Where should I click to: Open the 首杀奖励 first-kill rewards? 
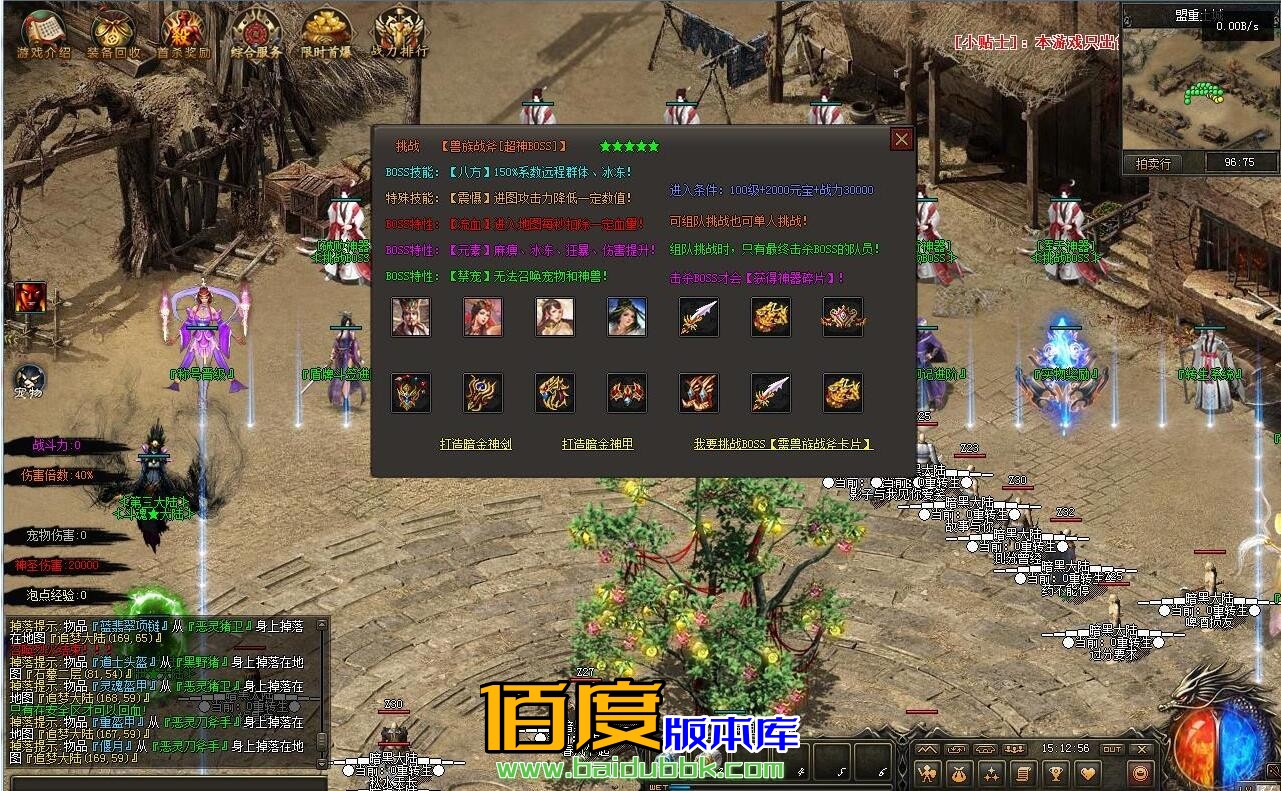[x=183, y=34]
